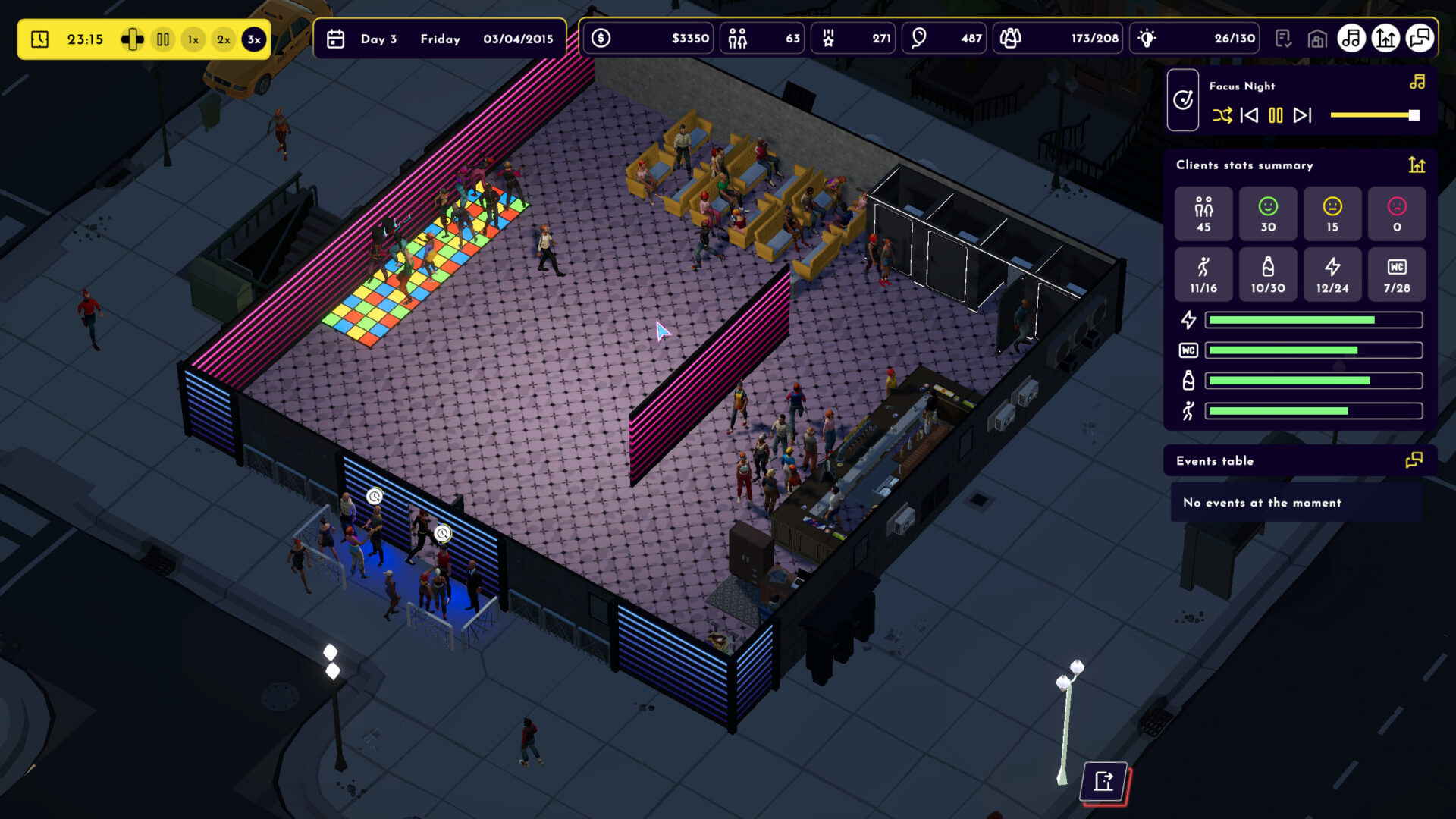Open the music note playlist icon
1456x819 pixels.
click(x=1417, y=83)
